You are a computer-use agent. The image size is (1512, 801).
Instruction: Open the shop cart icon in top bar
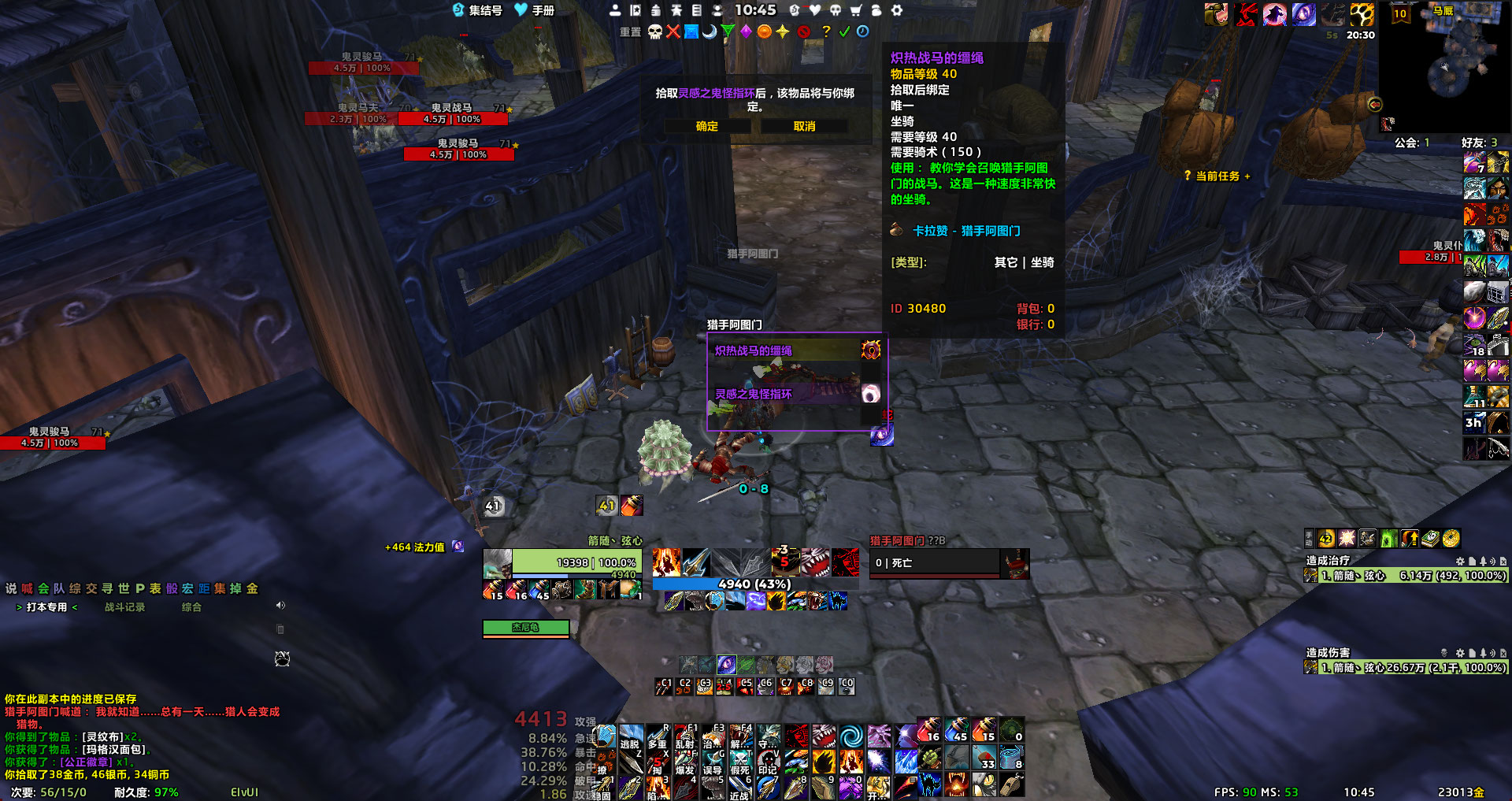(855, 10)
